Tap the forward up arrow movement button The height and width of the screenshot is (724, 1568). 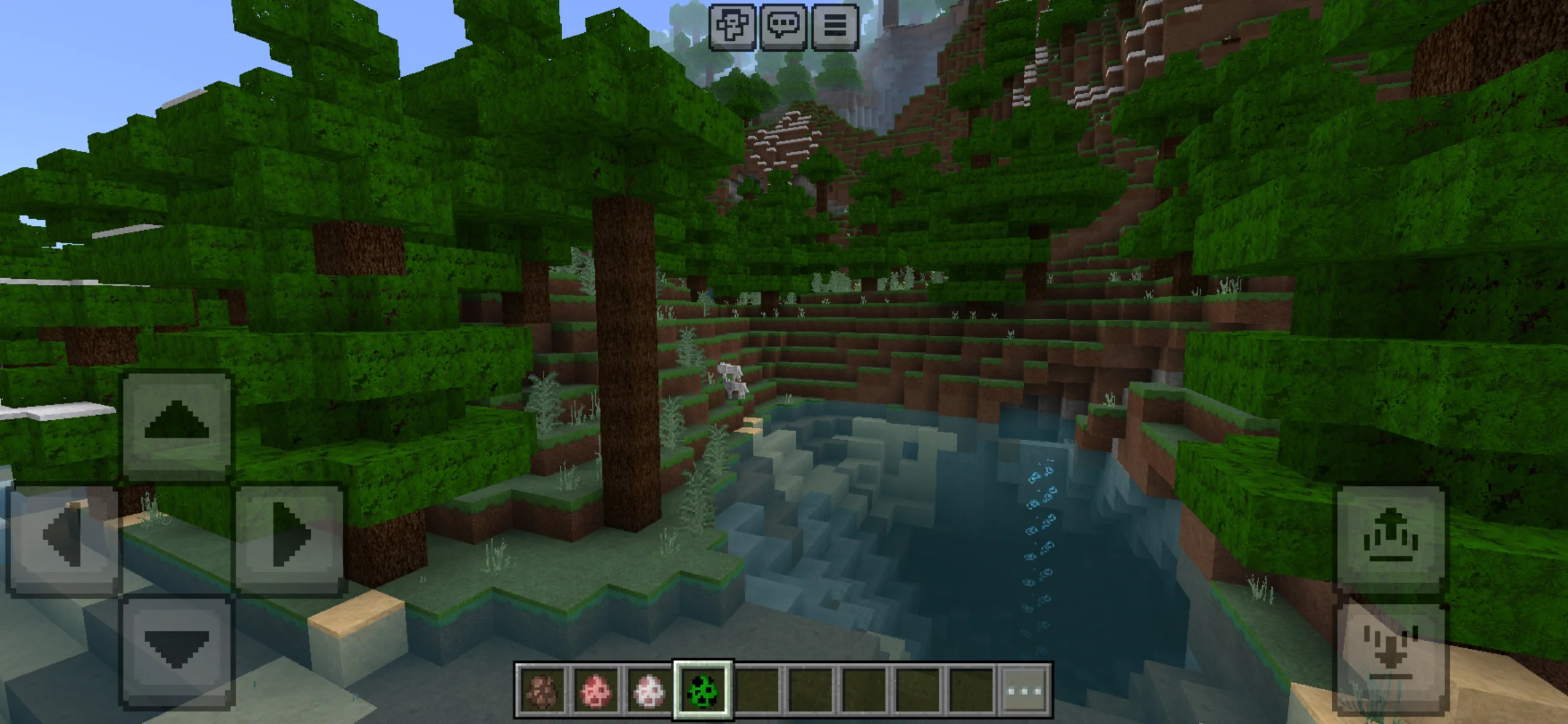[x=177, y=424]
